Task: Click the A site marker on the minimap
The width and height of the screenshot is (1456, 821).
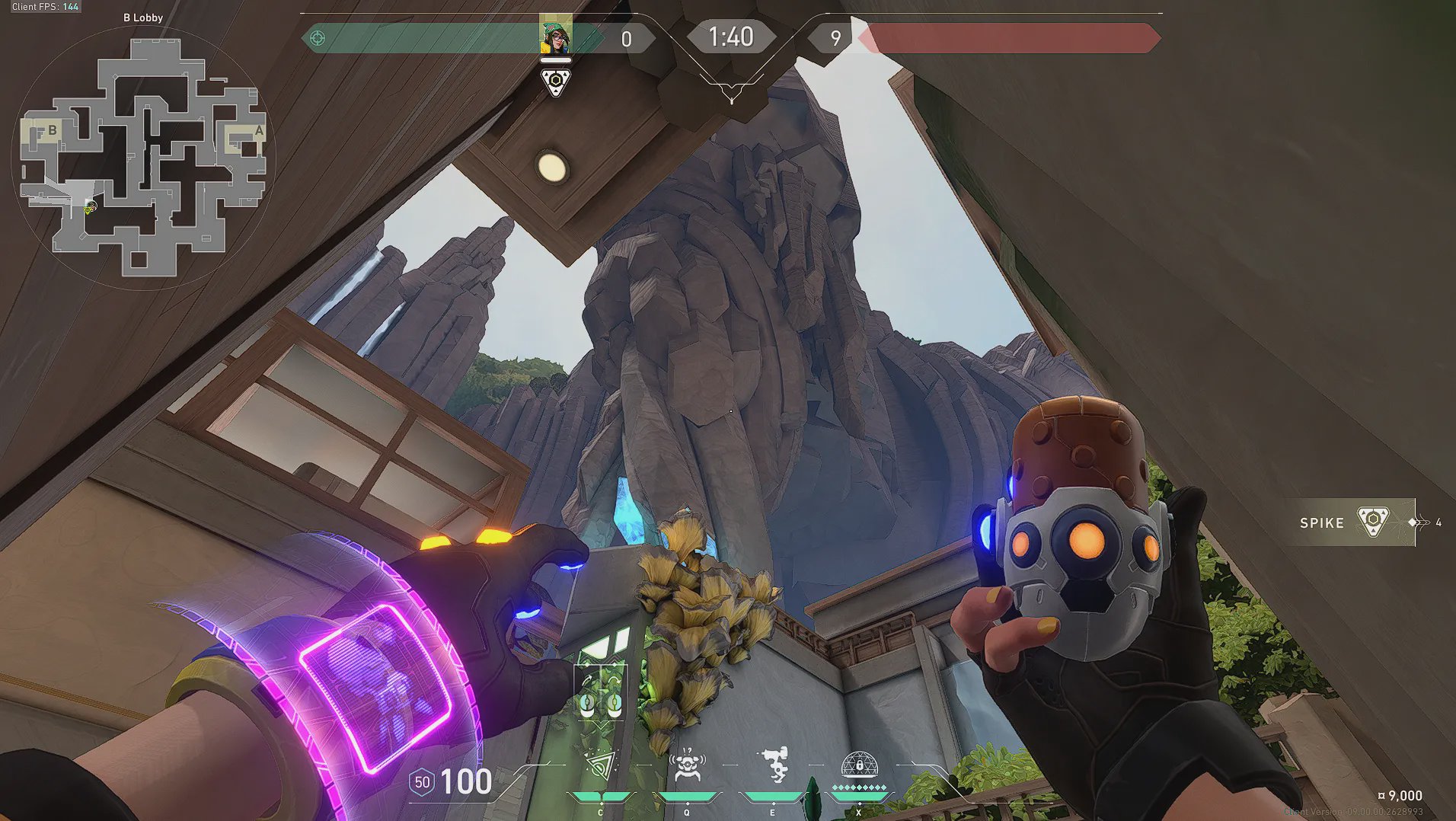Action: [258, 131]
